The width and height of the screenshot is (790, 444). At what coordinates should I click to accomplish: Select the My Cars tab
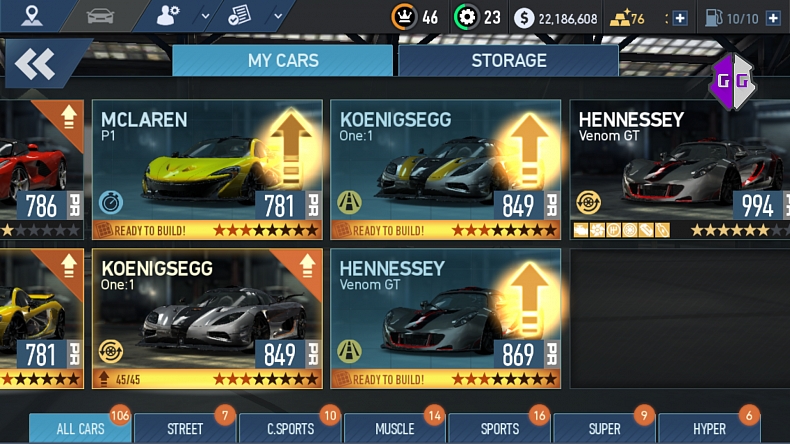tap(282, 61)
